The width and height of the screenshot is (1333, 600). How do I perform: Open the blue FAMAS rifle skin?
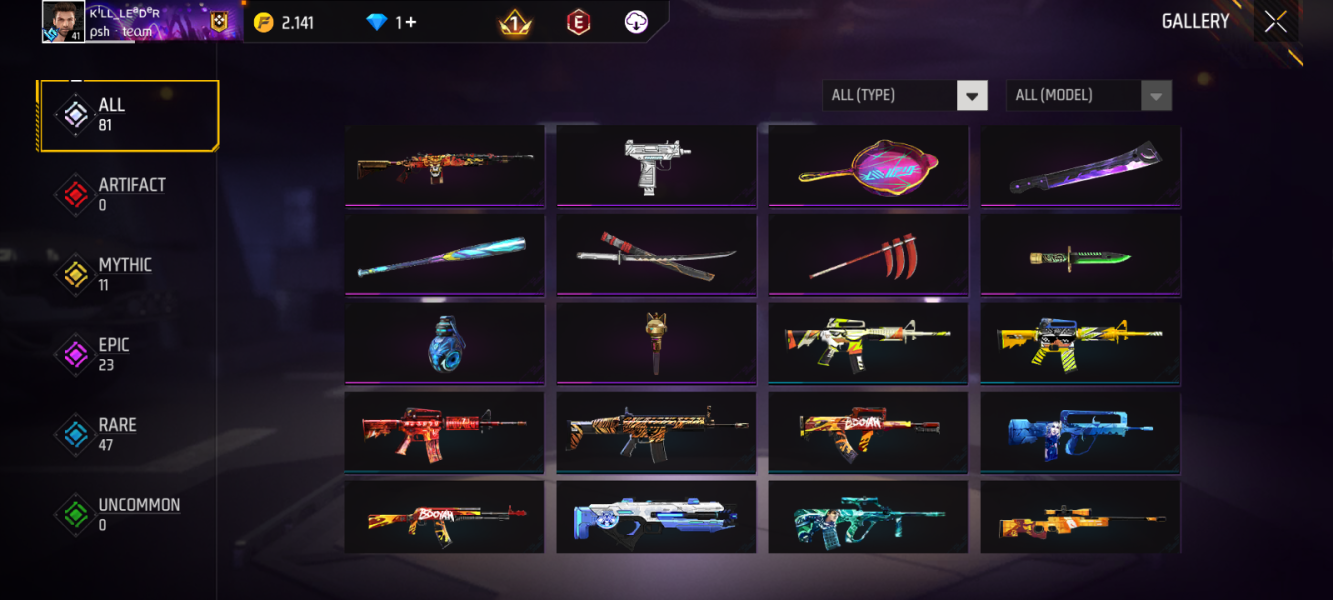pyautogui.click(x=1080, y=430)
